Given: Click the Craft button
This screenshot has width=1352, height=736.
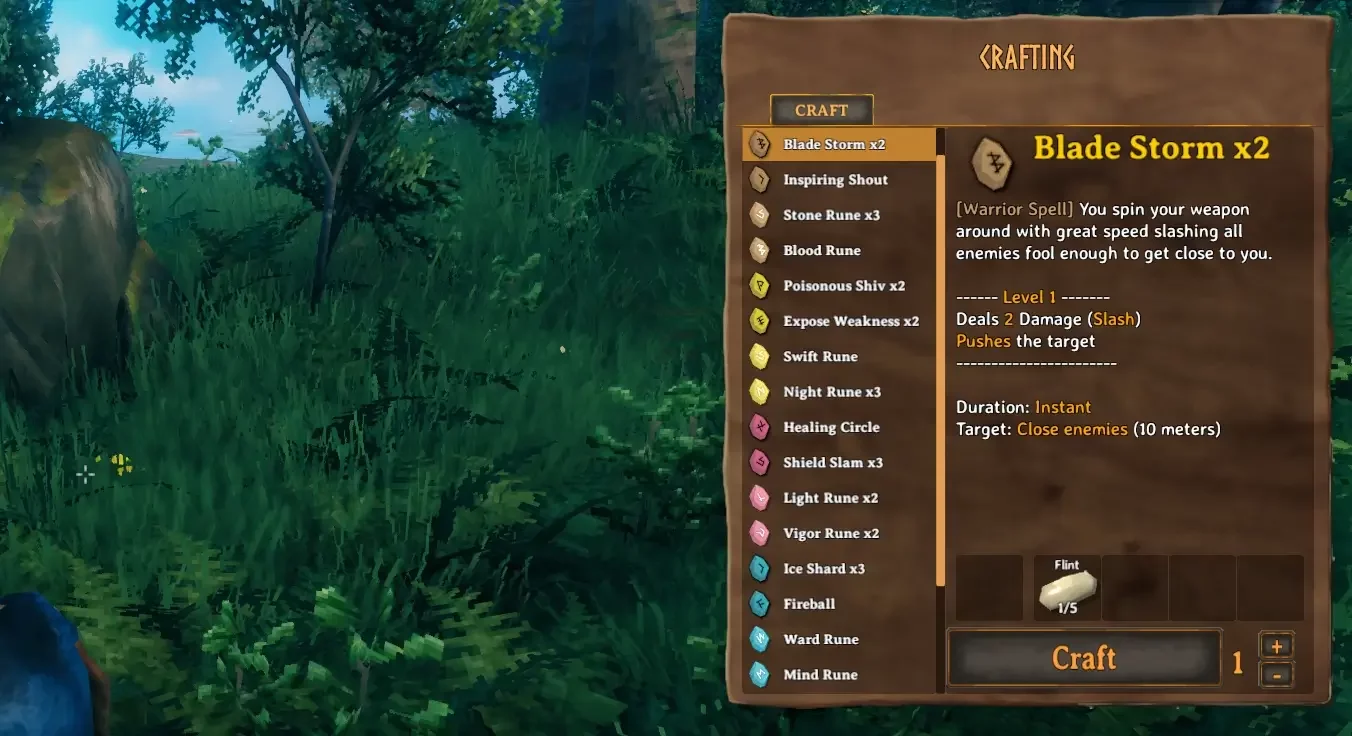Looking at the screenshot, I should click(1084, 658).
